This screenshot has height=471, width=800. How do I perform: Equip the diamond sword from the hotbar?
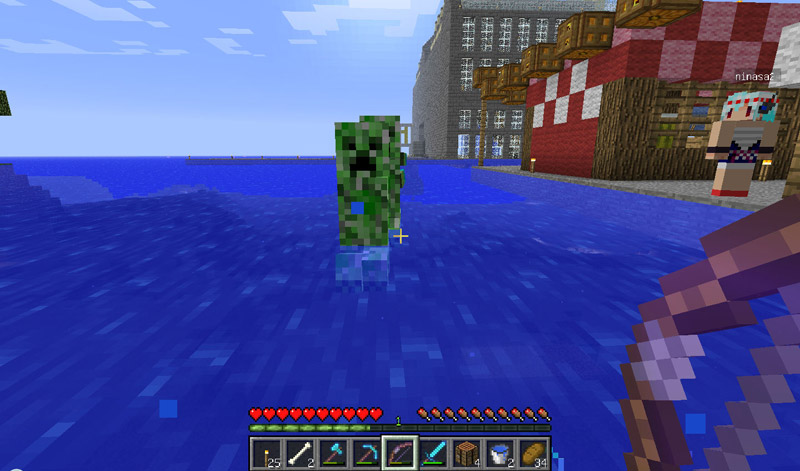click(x=432, y=453)
